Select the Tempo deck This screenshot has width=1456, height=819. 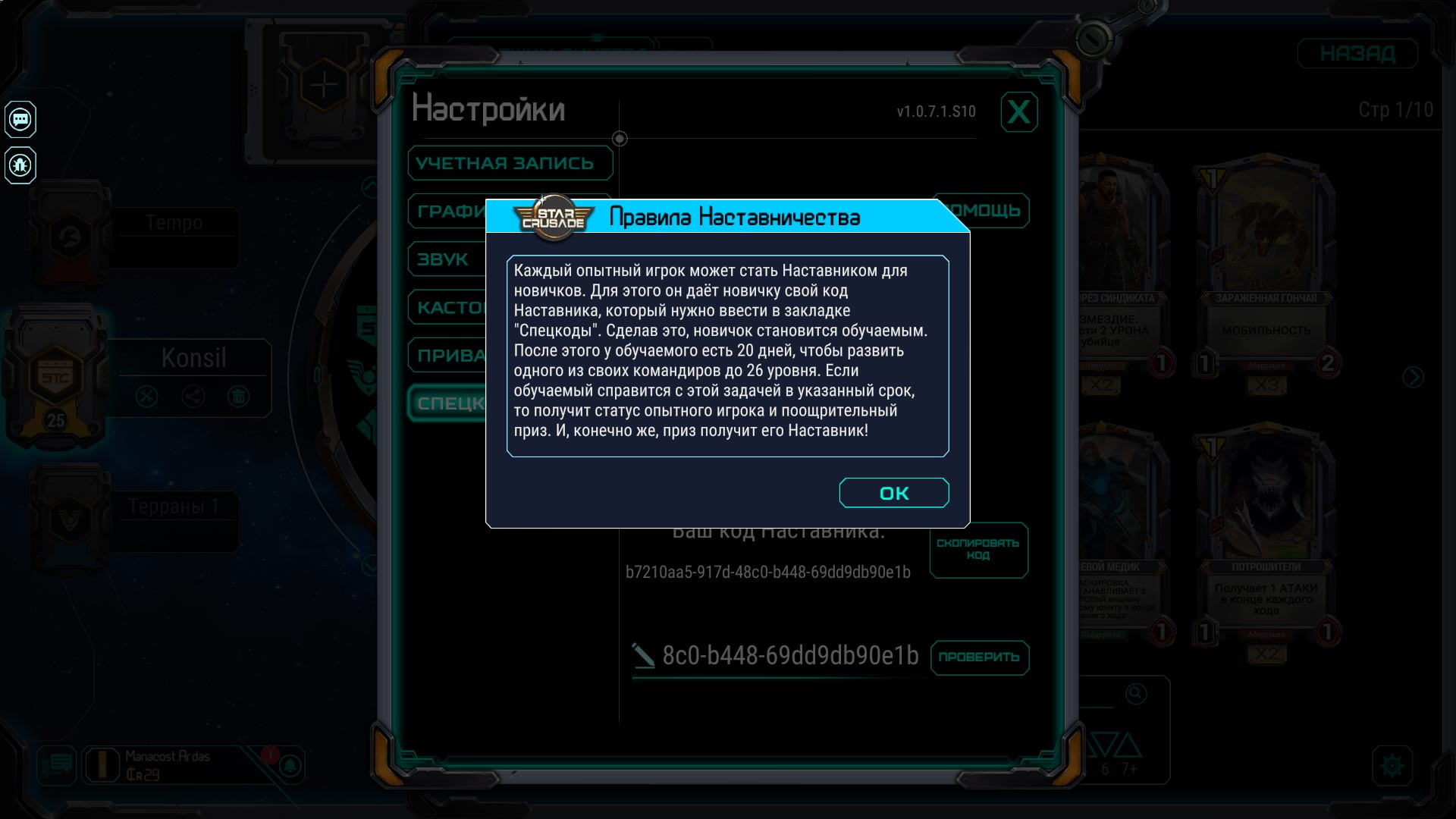(x=174, y=223)
